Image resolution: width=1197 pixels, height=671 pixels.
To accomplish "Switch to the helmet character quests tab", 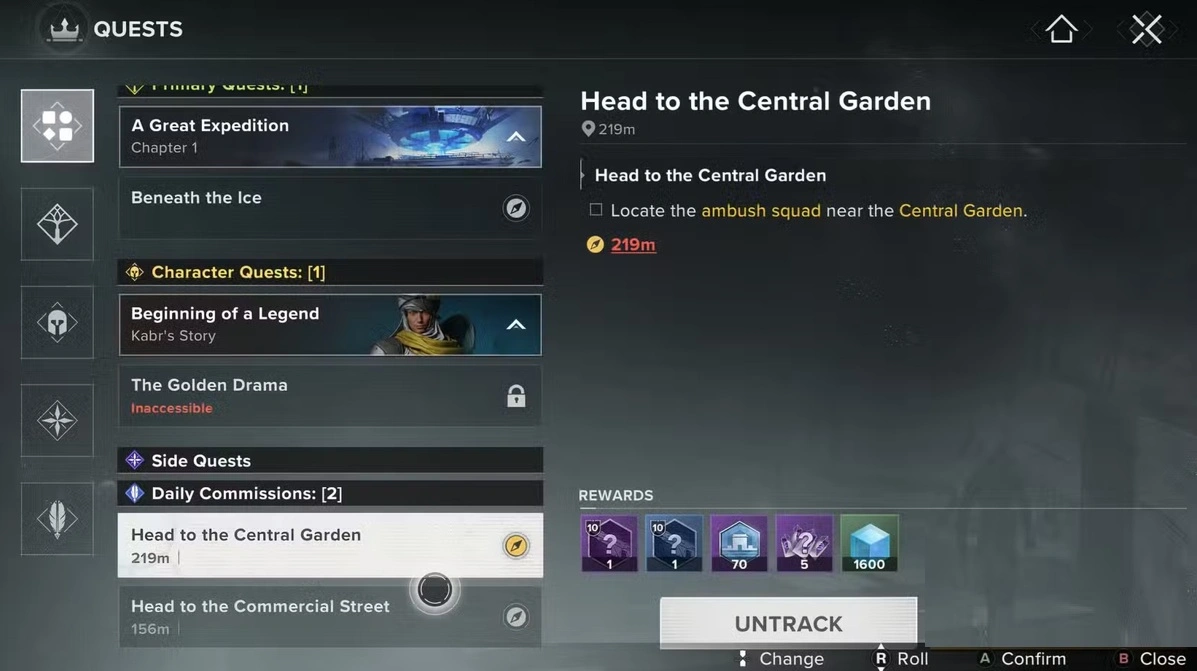I will pos(57,322).
